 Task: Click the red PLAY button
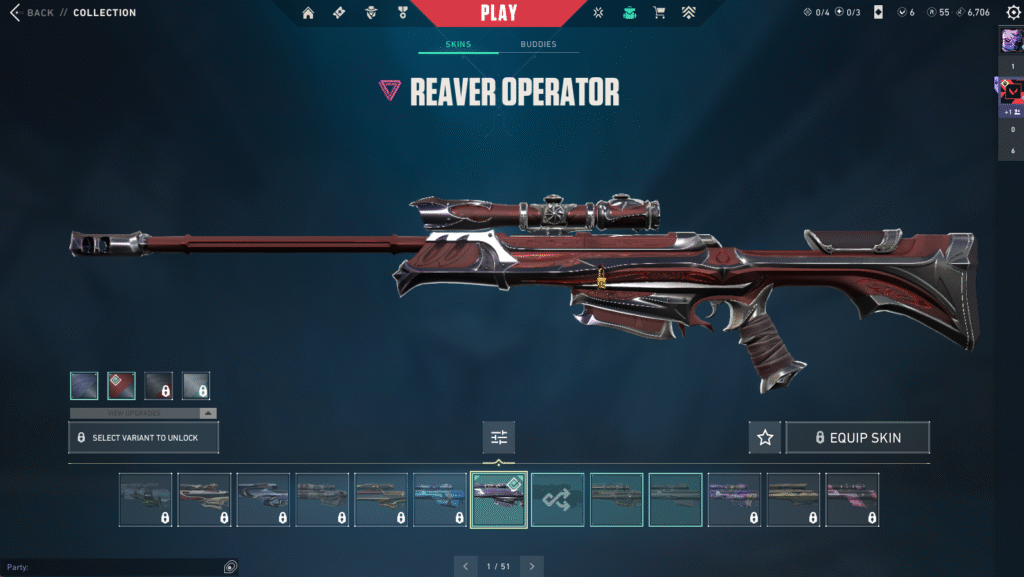[499, 13]
